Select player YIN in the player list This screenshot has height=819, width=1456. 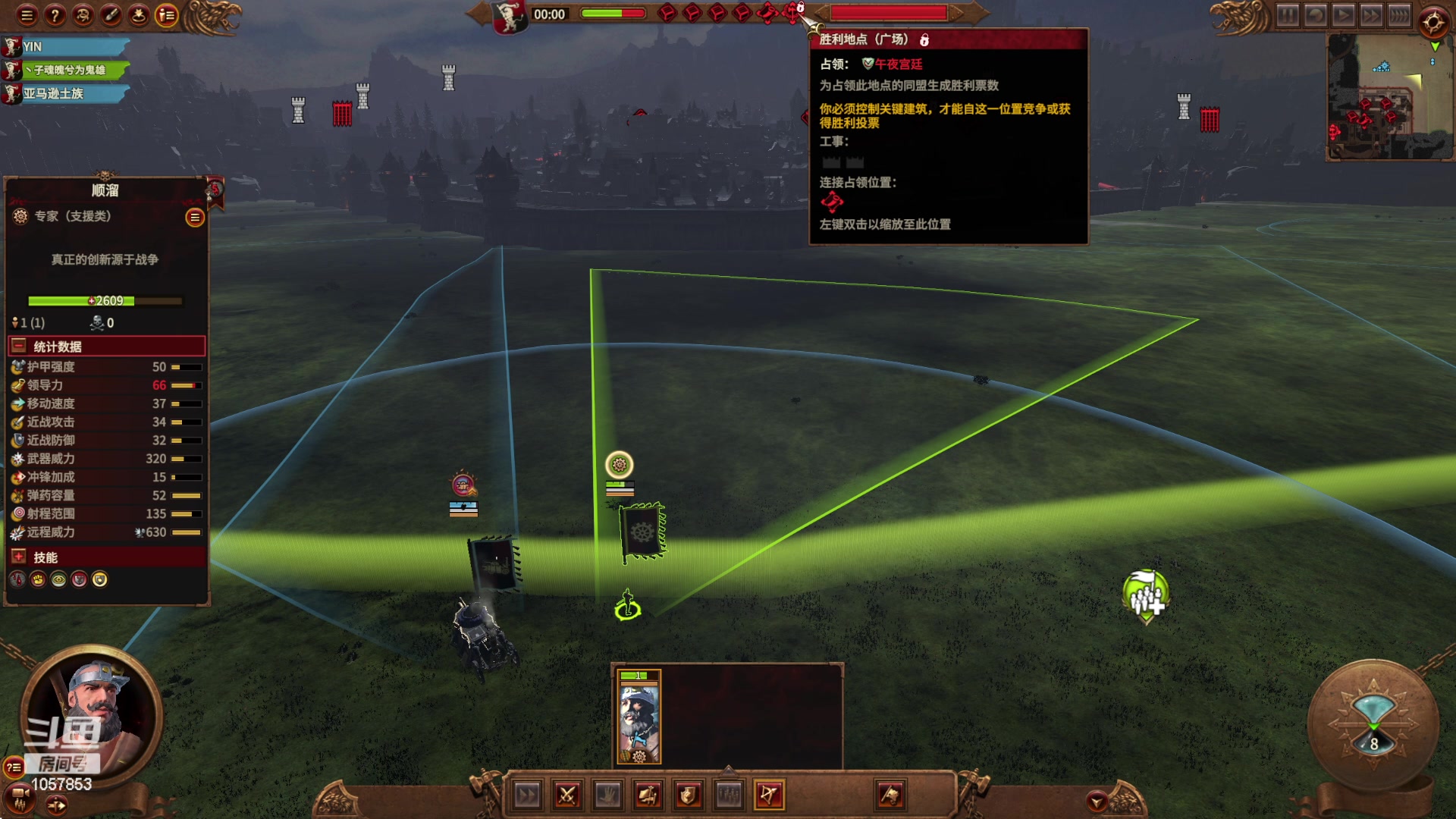click(x=68, y=47)
